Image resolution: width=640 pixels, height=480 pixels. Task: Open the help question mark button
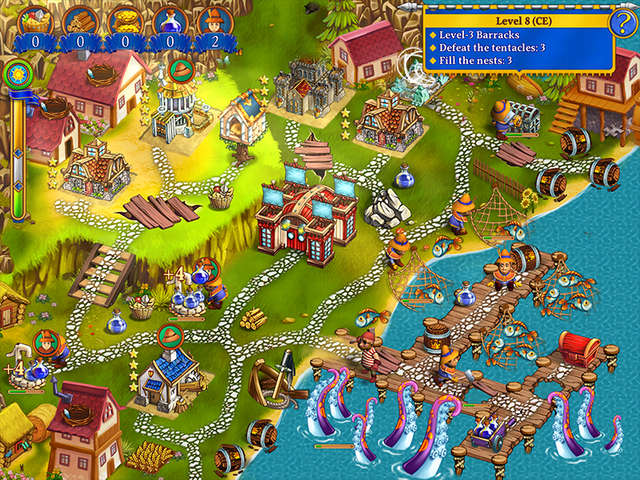(x=622, y=23)
